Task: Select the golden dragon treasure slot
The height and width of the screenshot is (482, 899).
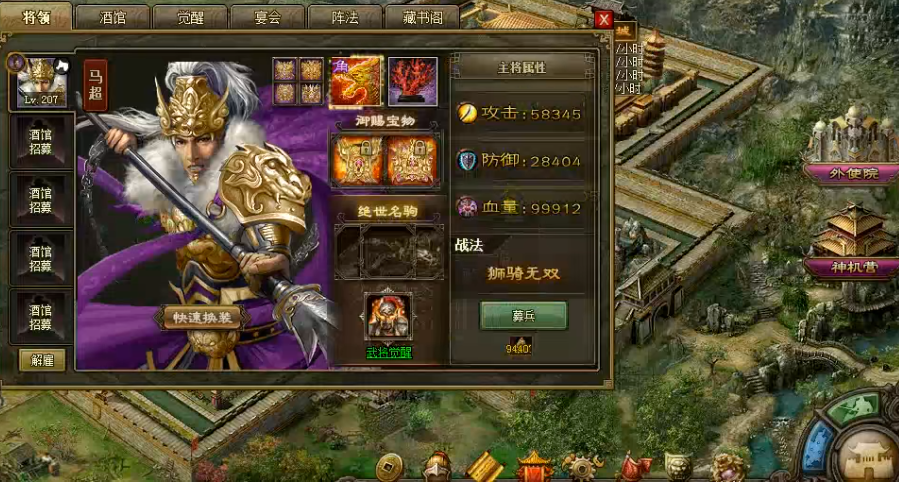Action: 356,82
